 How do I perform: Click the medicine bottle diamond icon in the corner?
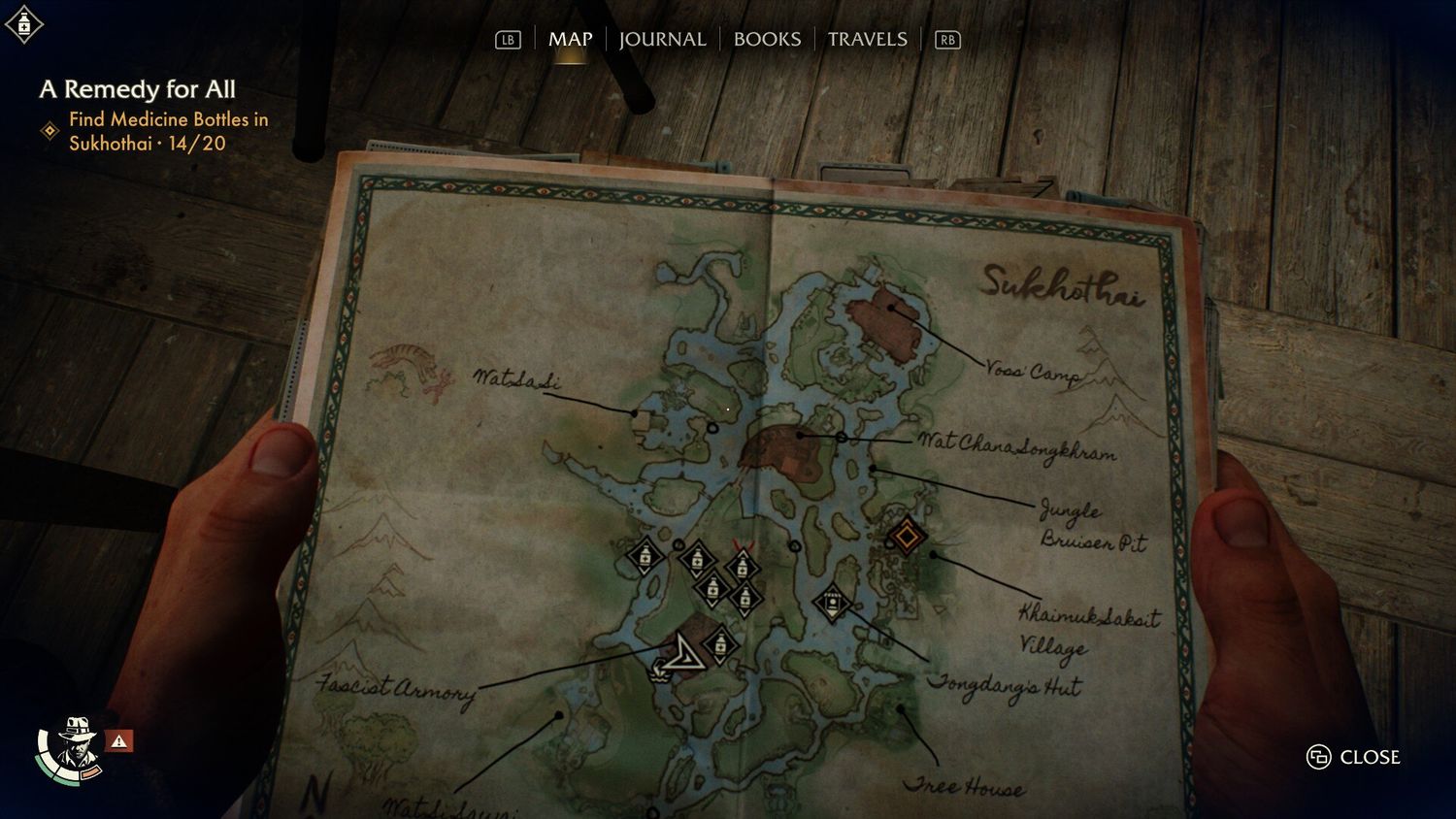23,24
